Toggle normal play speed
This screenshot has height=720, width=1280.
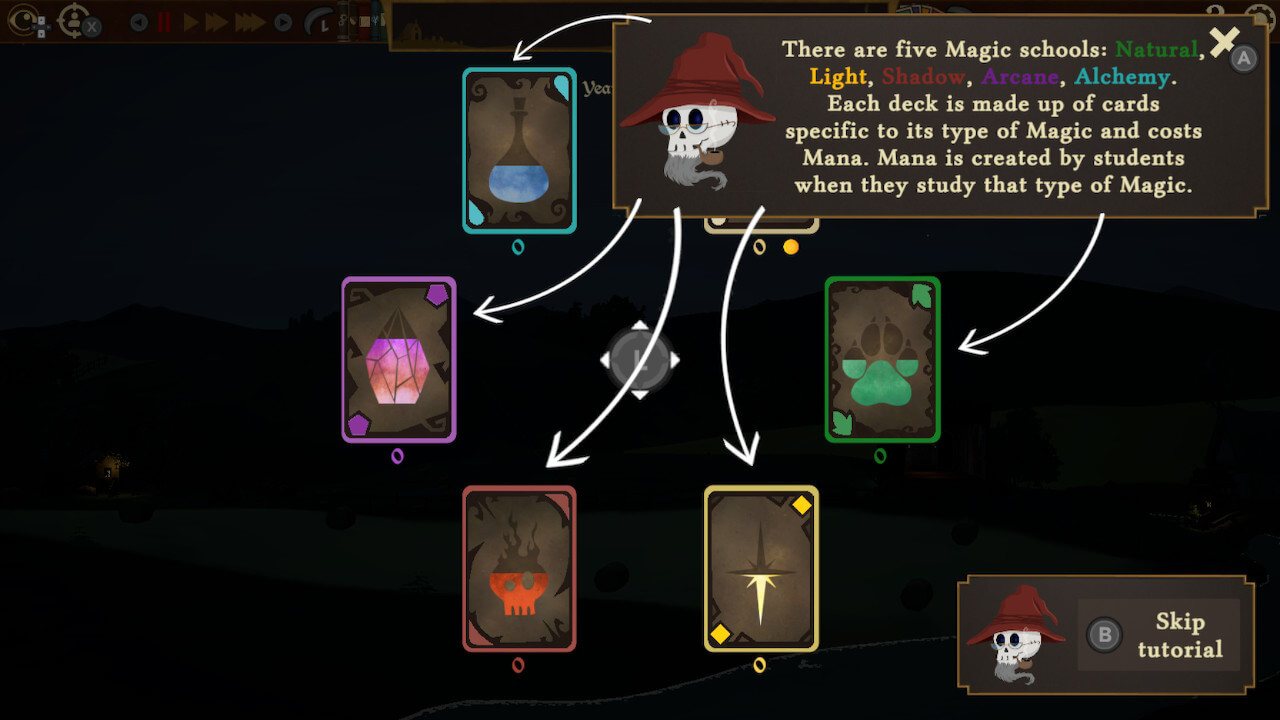click(x=189, y=21)
